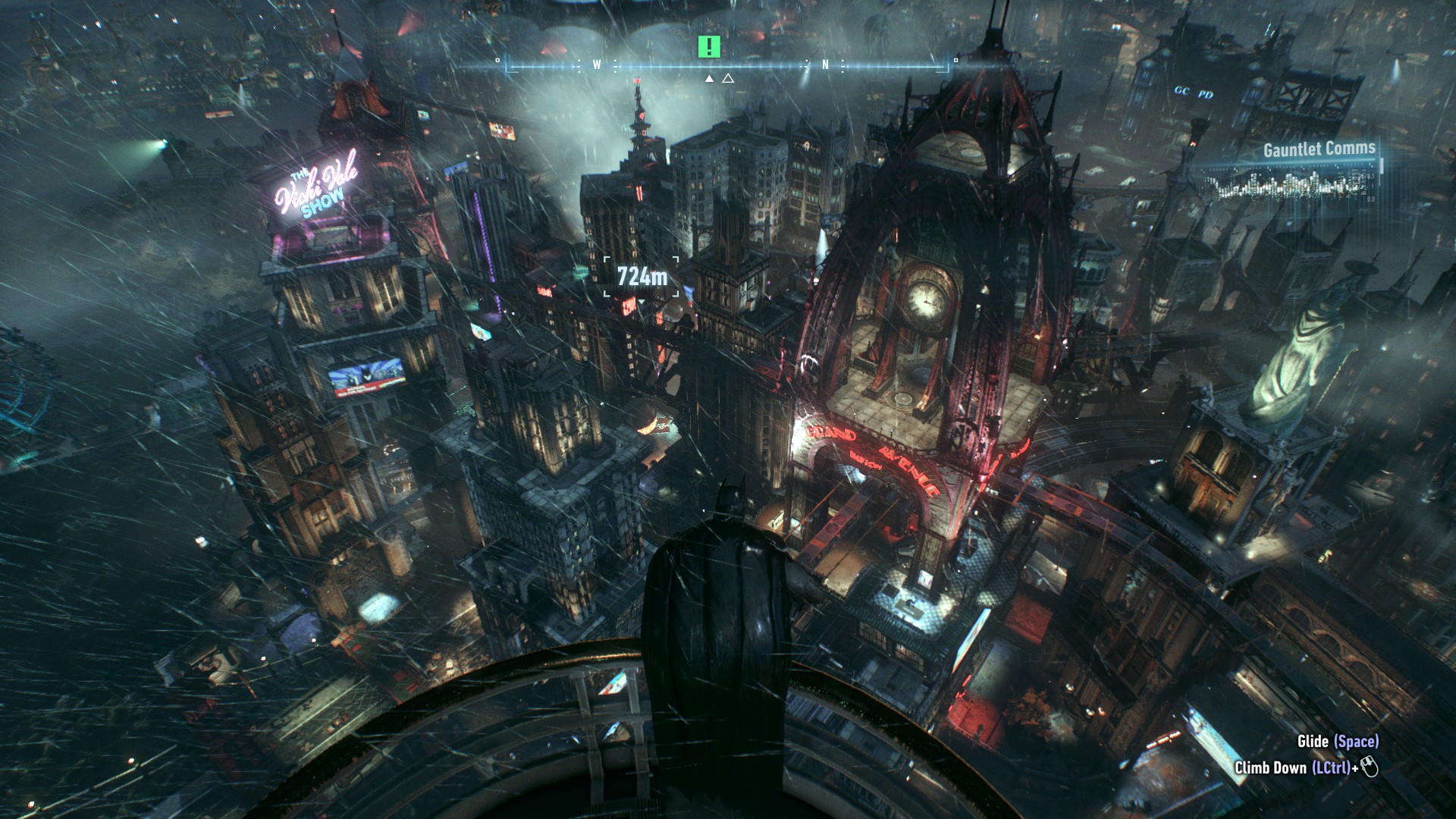Toggle the hollow objective indicator triangle
Screen dimensions: 1456x819
pyautogui.click(x=730, y=77)
